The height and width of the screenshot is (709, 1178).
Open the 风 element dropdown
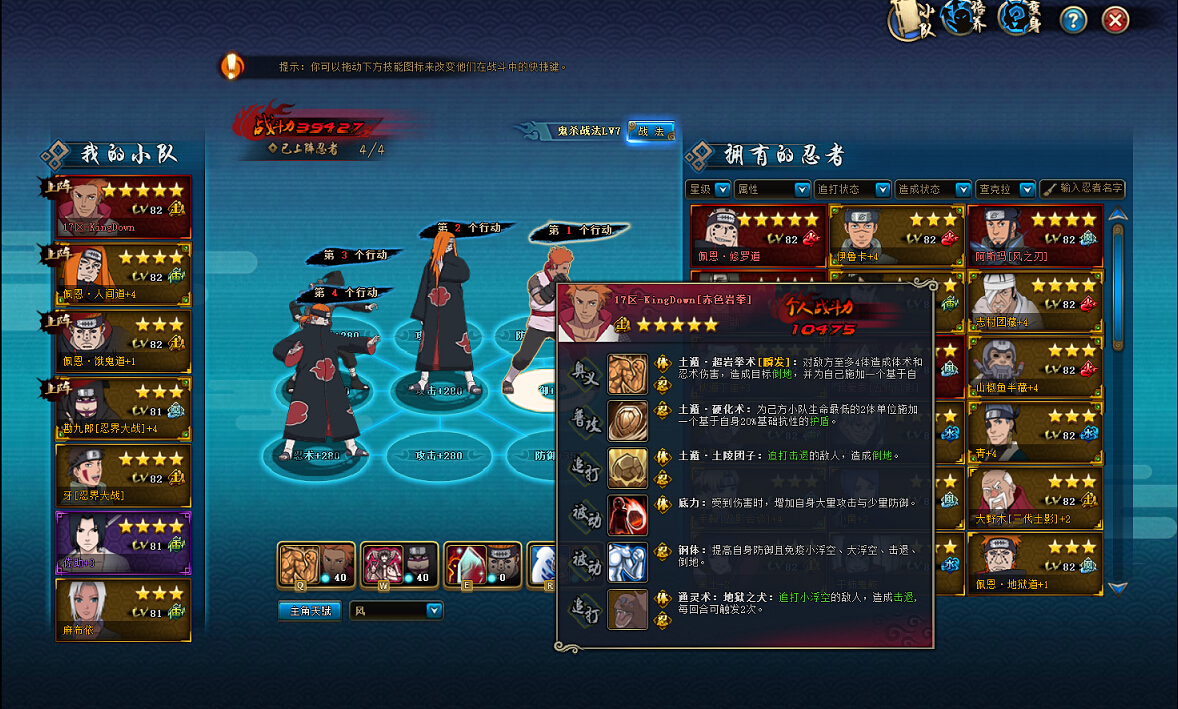tap(396, 610)
